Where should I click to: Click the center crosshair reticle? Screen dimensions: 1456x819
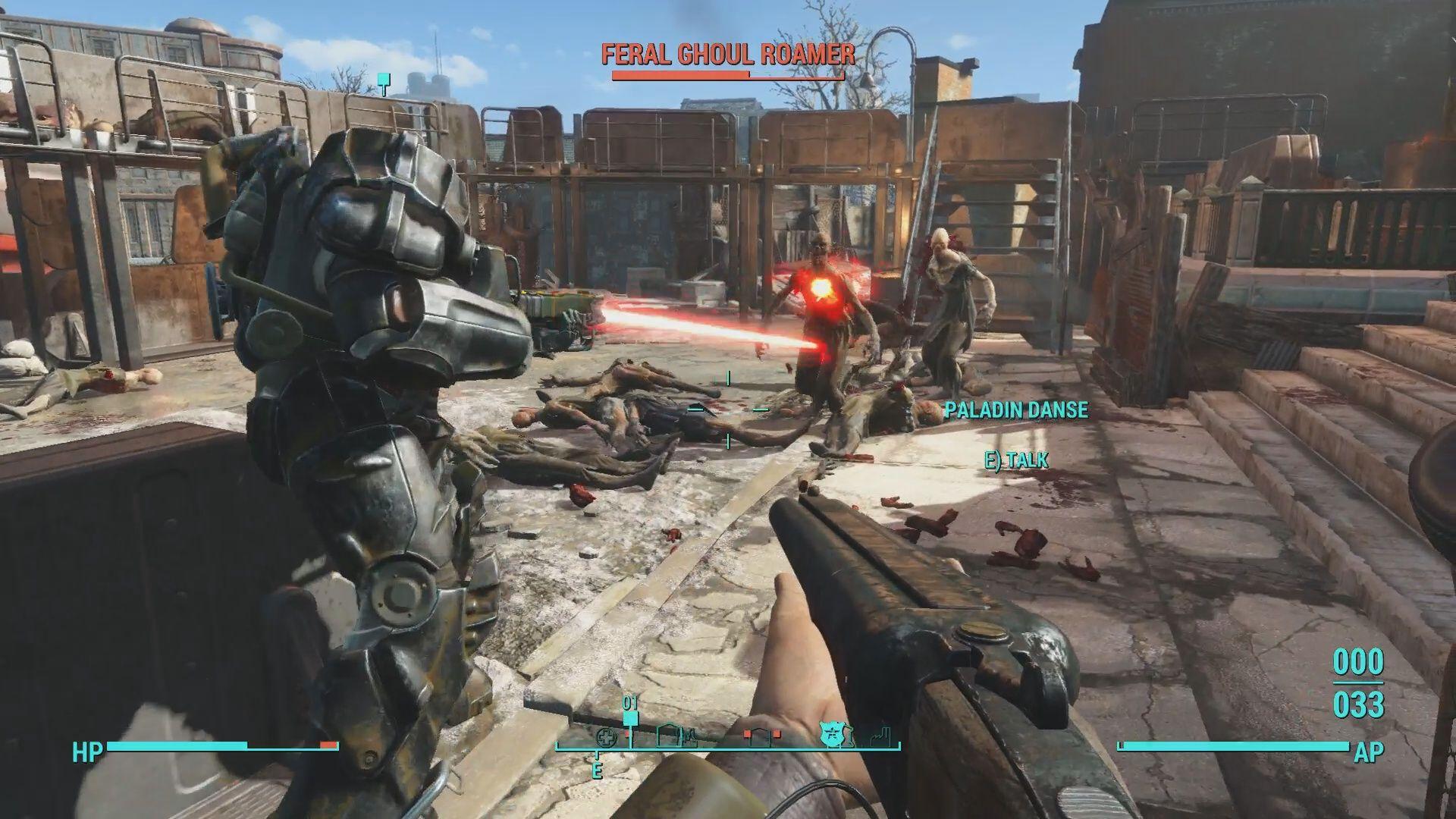click(728, 409)
